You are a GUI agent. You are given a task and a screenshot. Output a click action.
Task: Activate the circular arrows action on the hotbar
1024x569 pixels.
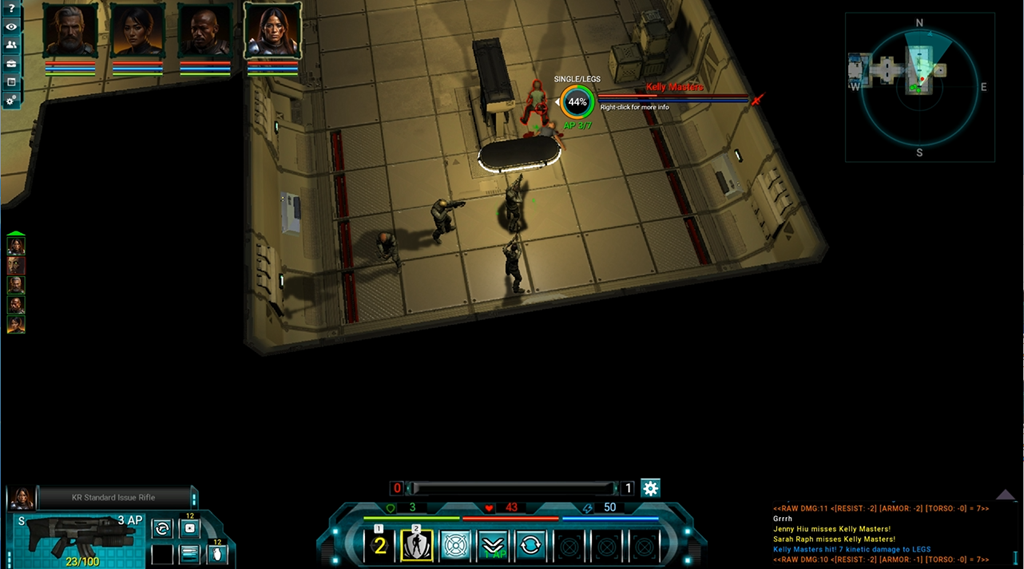point(530,545)
